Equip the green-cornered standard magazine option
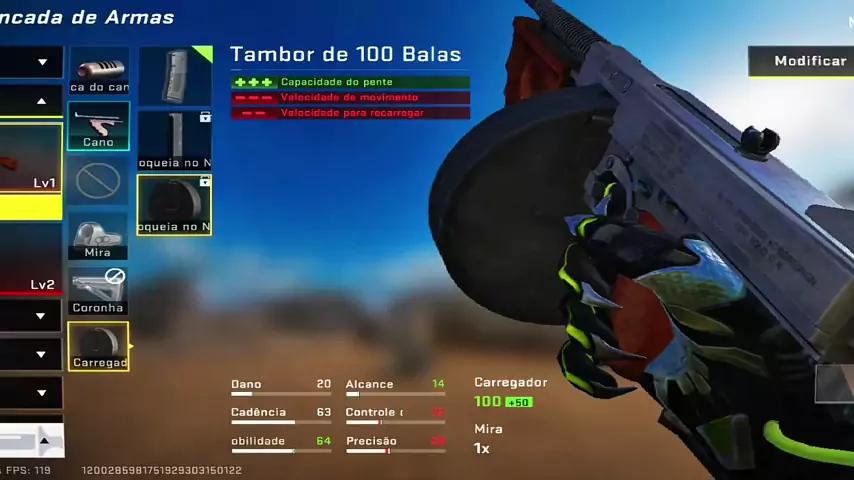 [175, 76]
